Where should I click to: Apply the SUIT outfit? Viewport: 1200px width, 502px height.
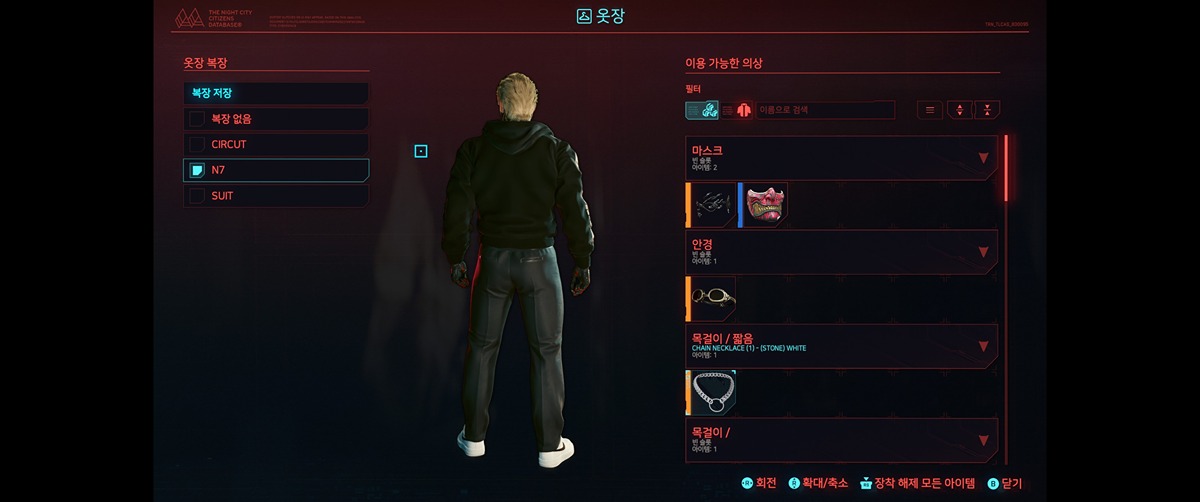tap(276, 196)
